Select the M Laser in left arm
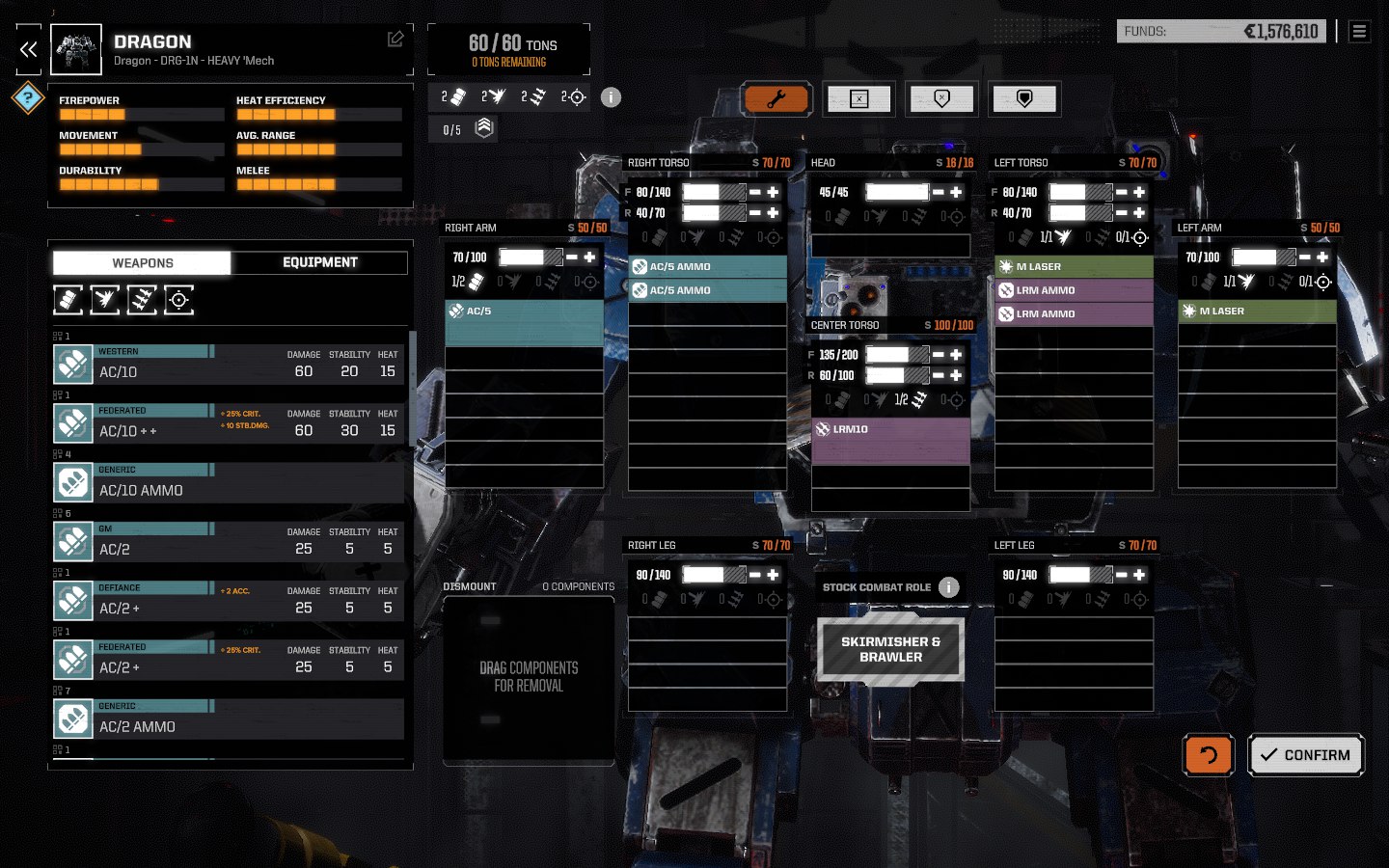This screenshot has height=868, width=1389. (x=1257, y=312)
